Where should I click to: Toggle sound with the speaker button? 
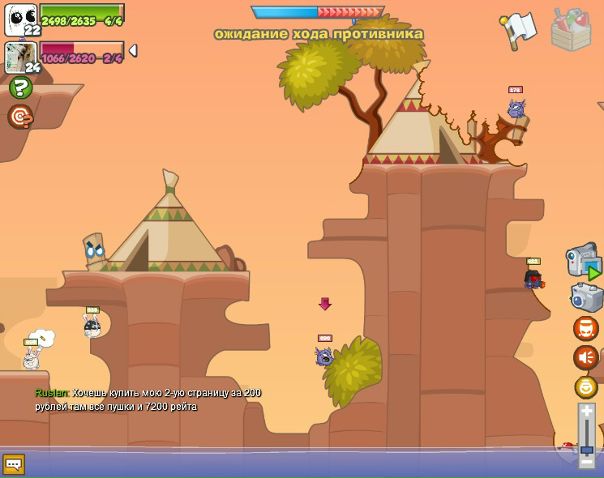585,357
